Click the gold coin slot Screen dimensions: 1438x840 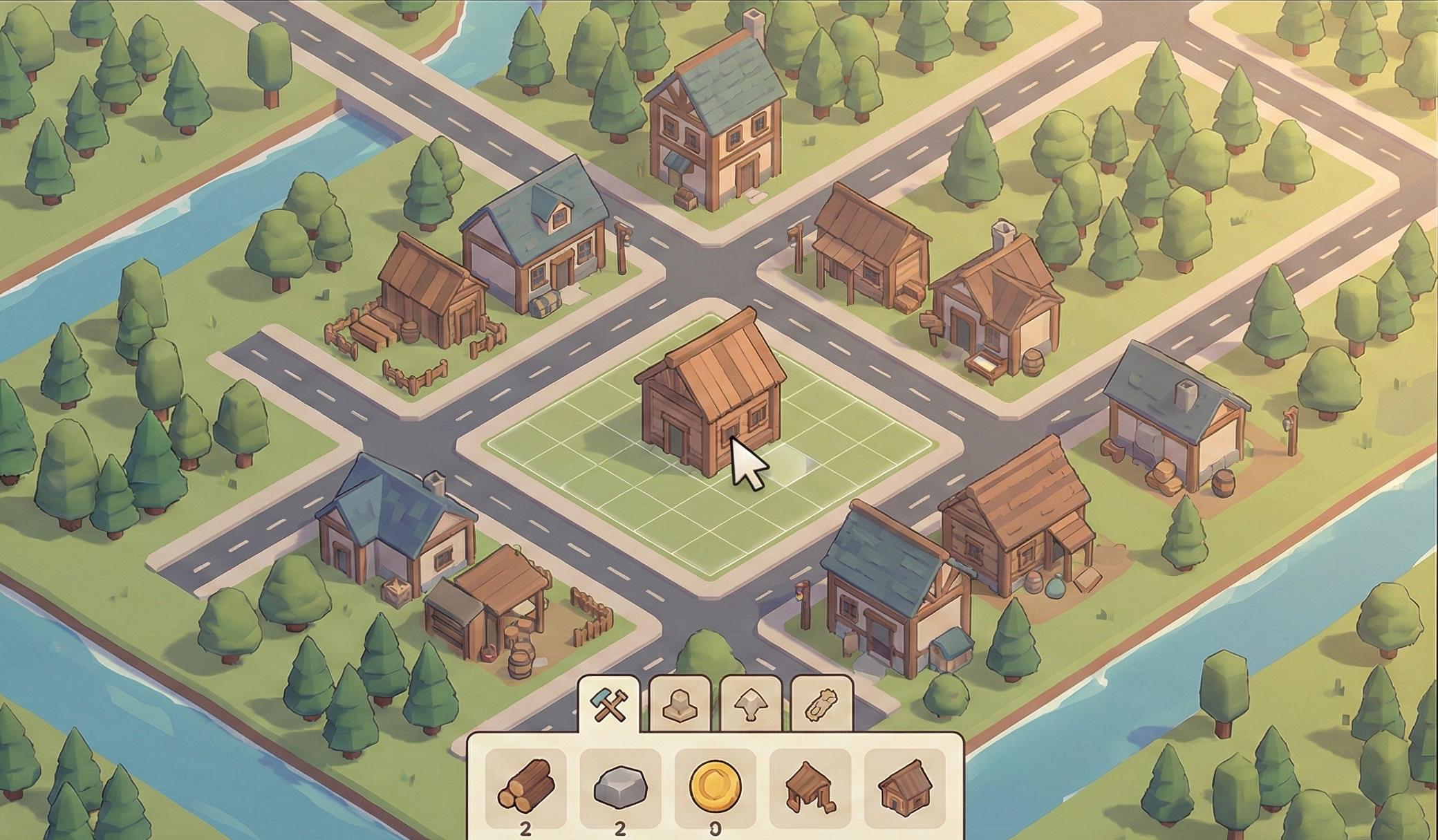[x=715, y=787]
